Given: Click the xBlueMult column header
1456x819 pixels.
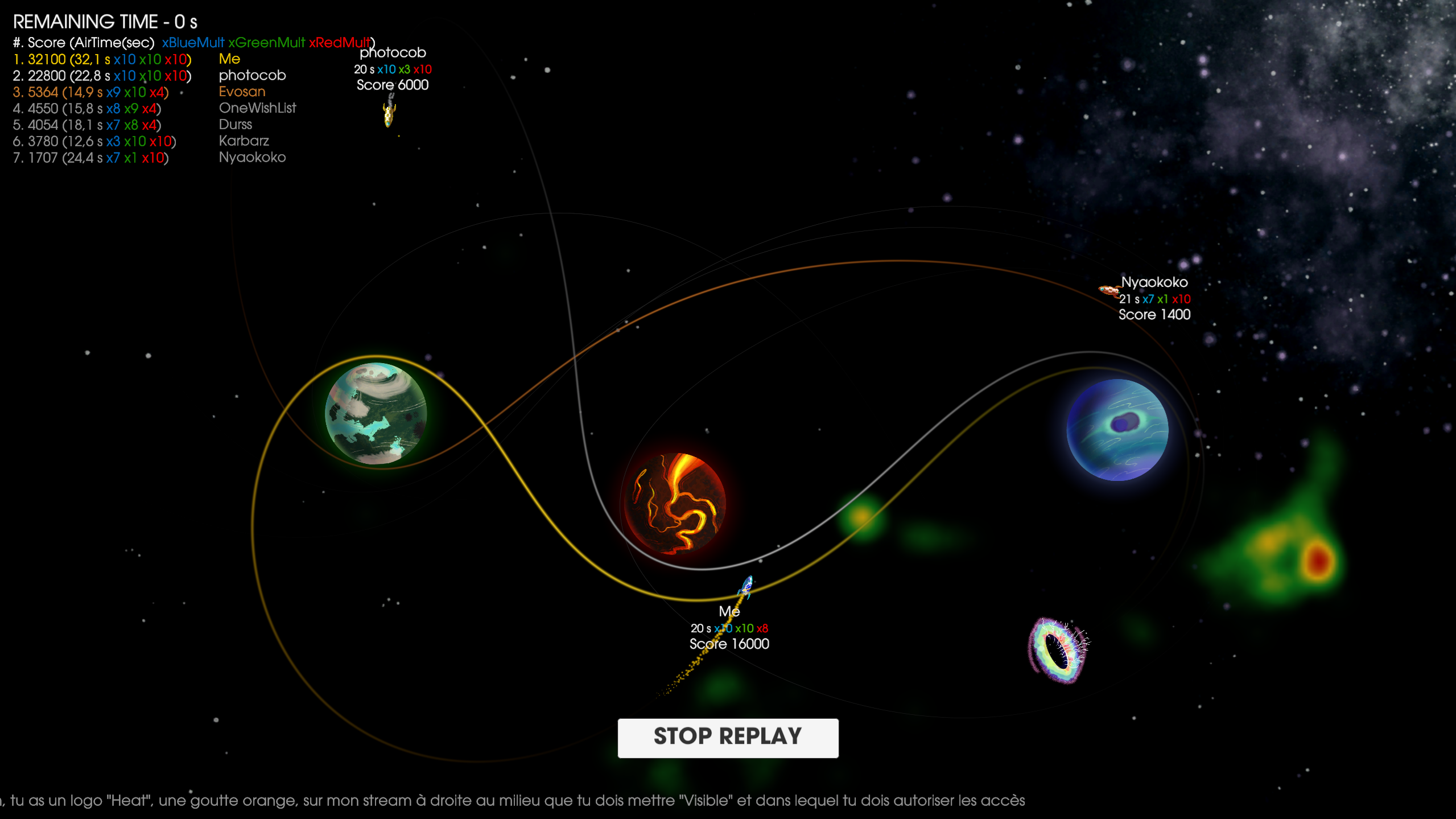Looking at the screenshot, I should tap(192, 42).
